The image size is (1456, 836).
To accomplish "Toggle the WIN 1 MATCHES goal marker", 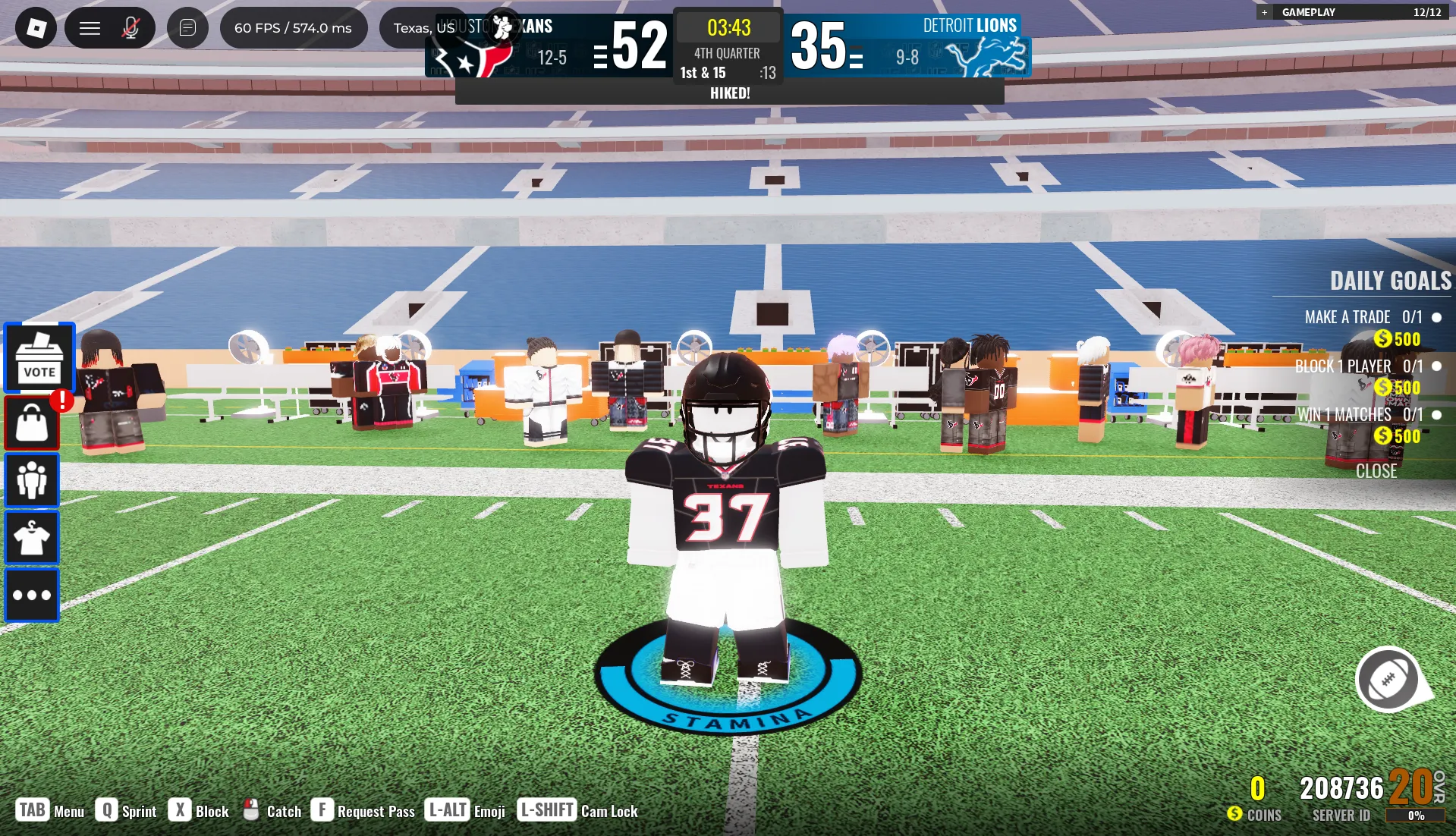I will coord(1436,415).
